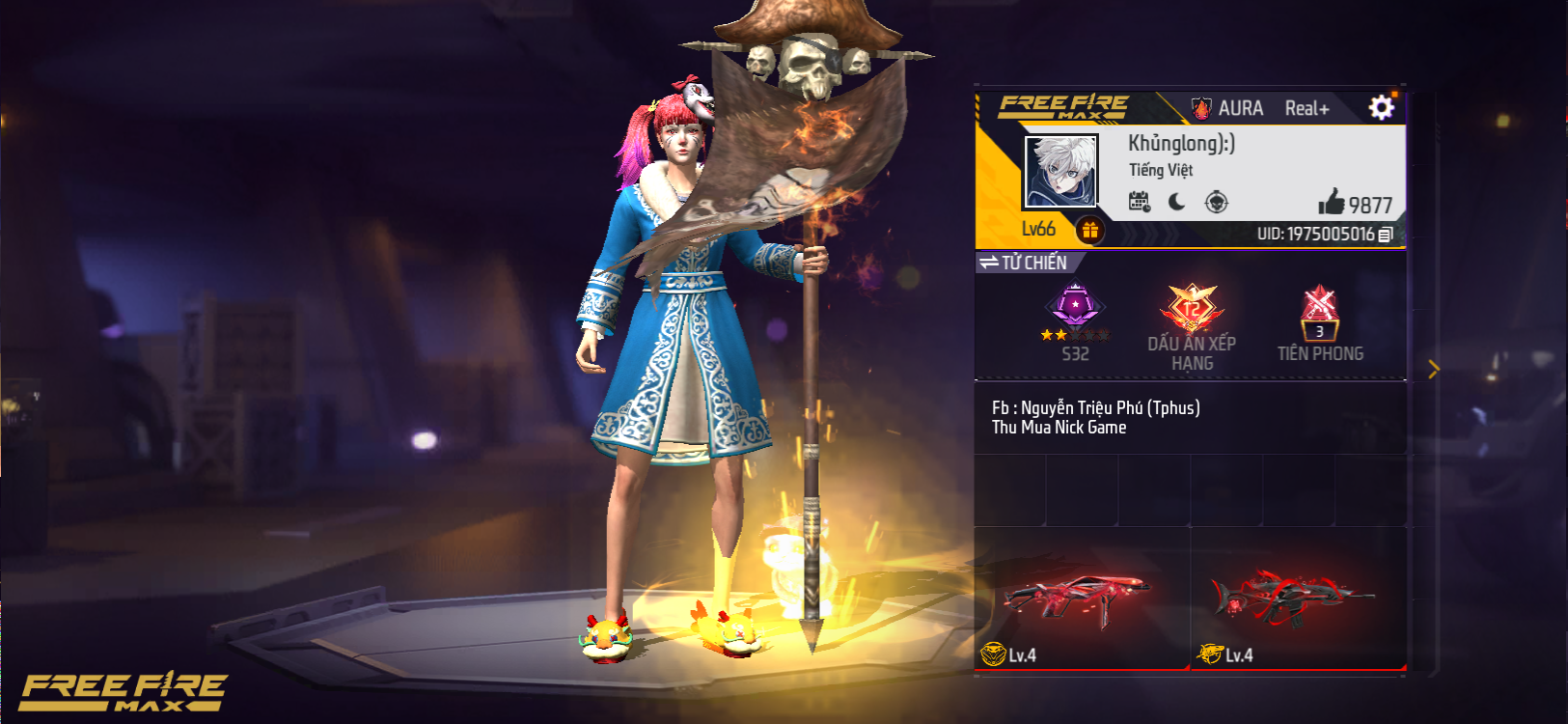The image size is (1568, 724).
Task: Copy the player UID
Action: click(x=1386, y=235)
